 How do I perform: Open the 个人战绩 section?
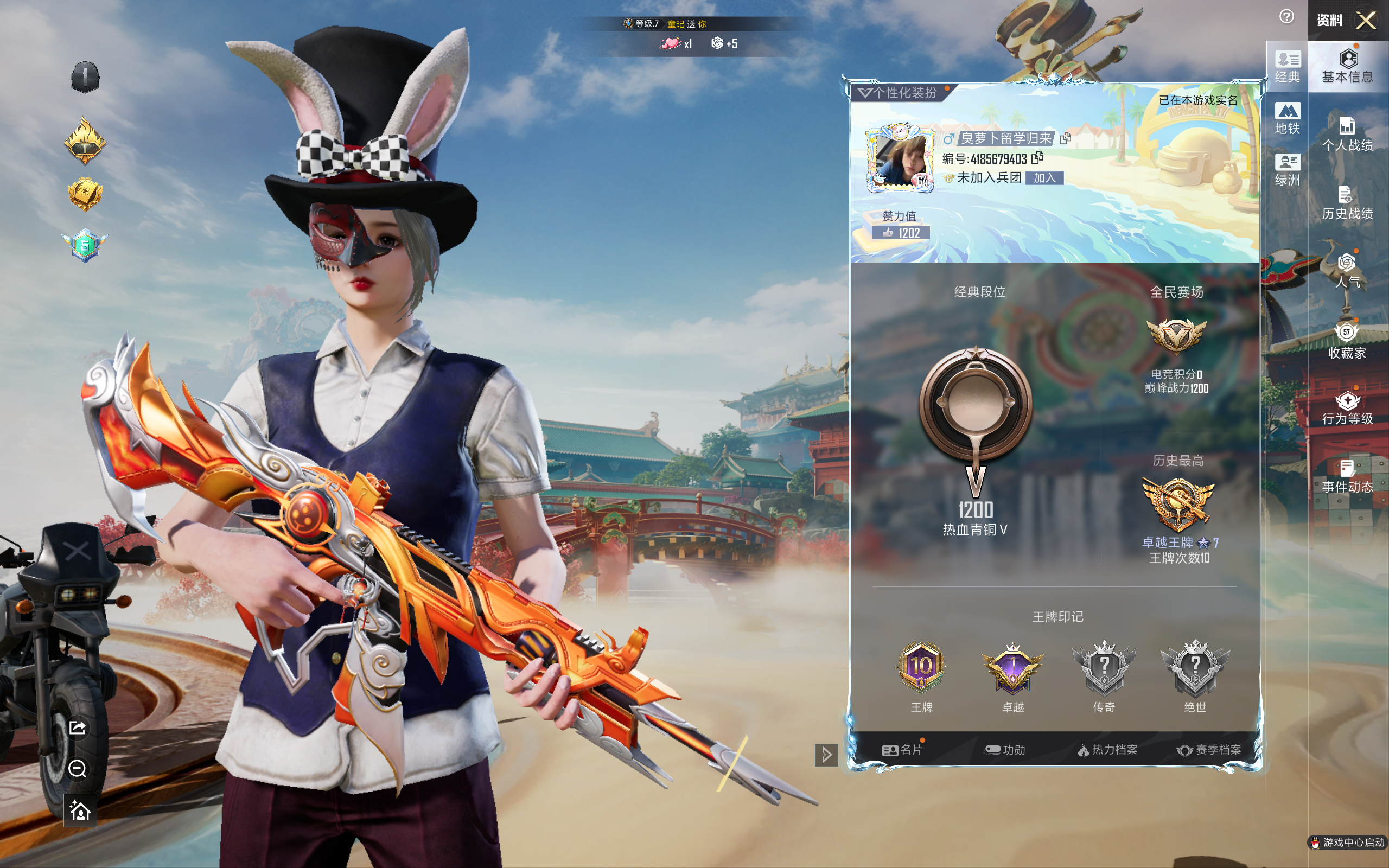tap(1347, 134)
